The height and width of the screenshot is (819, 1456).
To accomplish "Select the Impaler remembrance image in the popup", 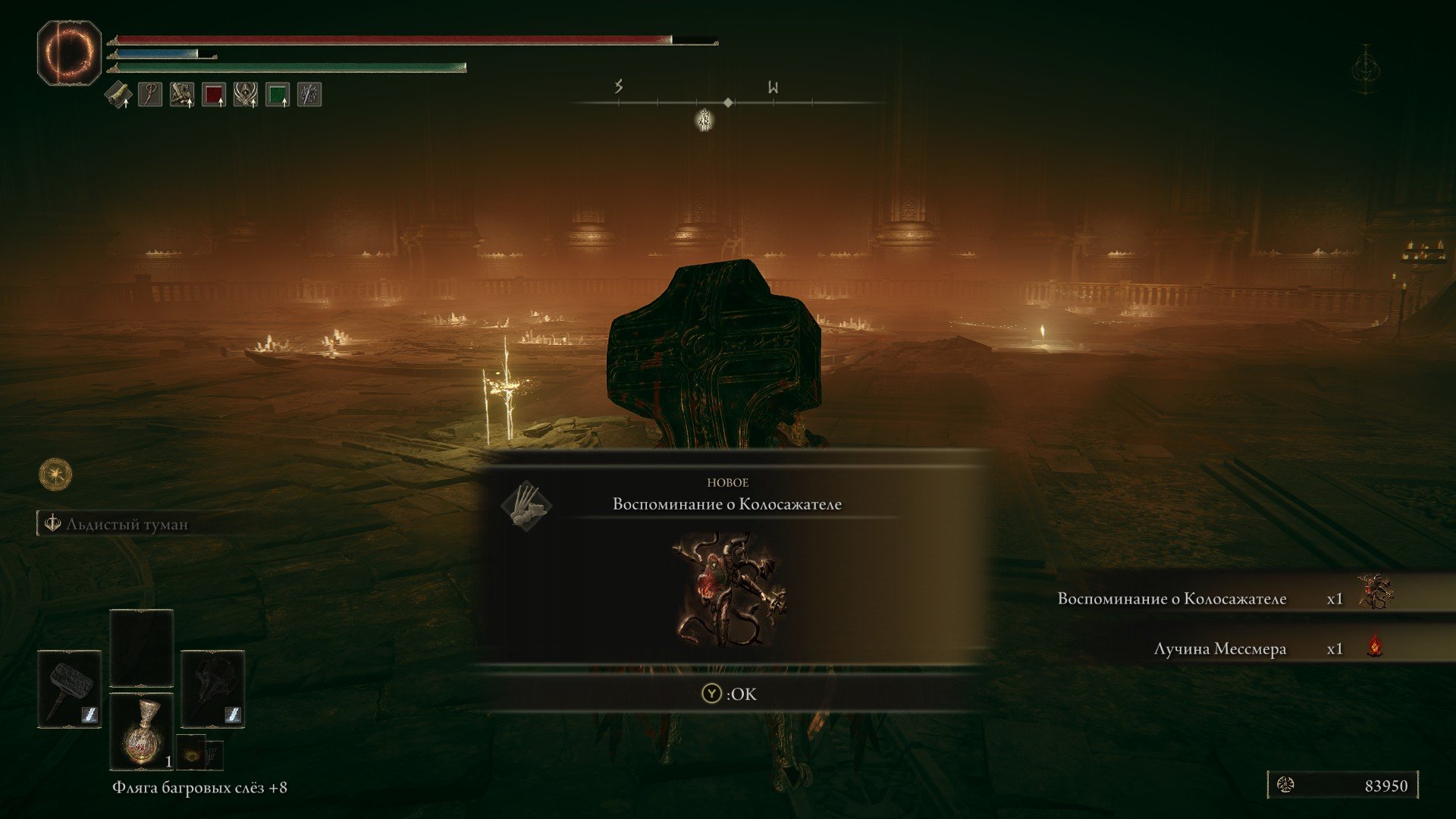I will pyautogui.click(x=729, y=589).
